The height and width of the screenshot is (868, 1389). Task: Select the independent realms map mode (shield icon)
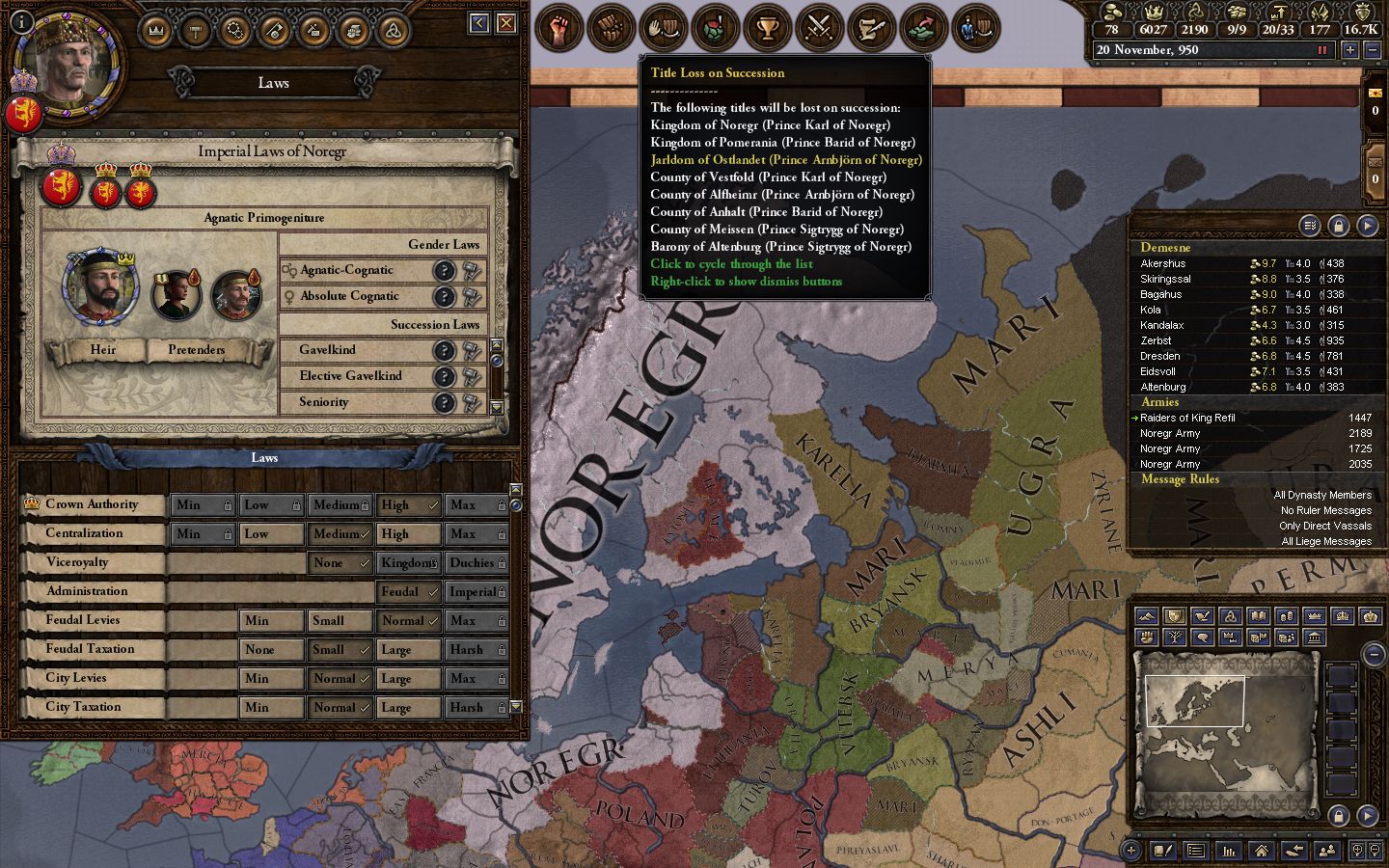point(1174,616)
